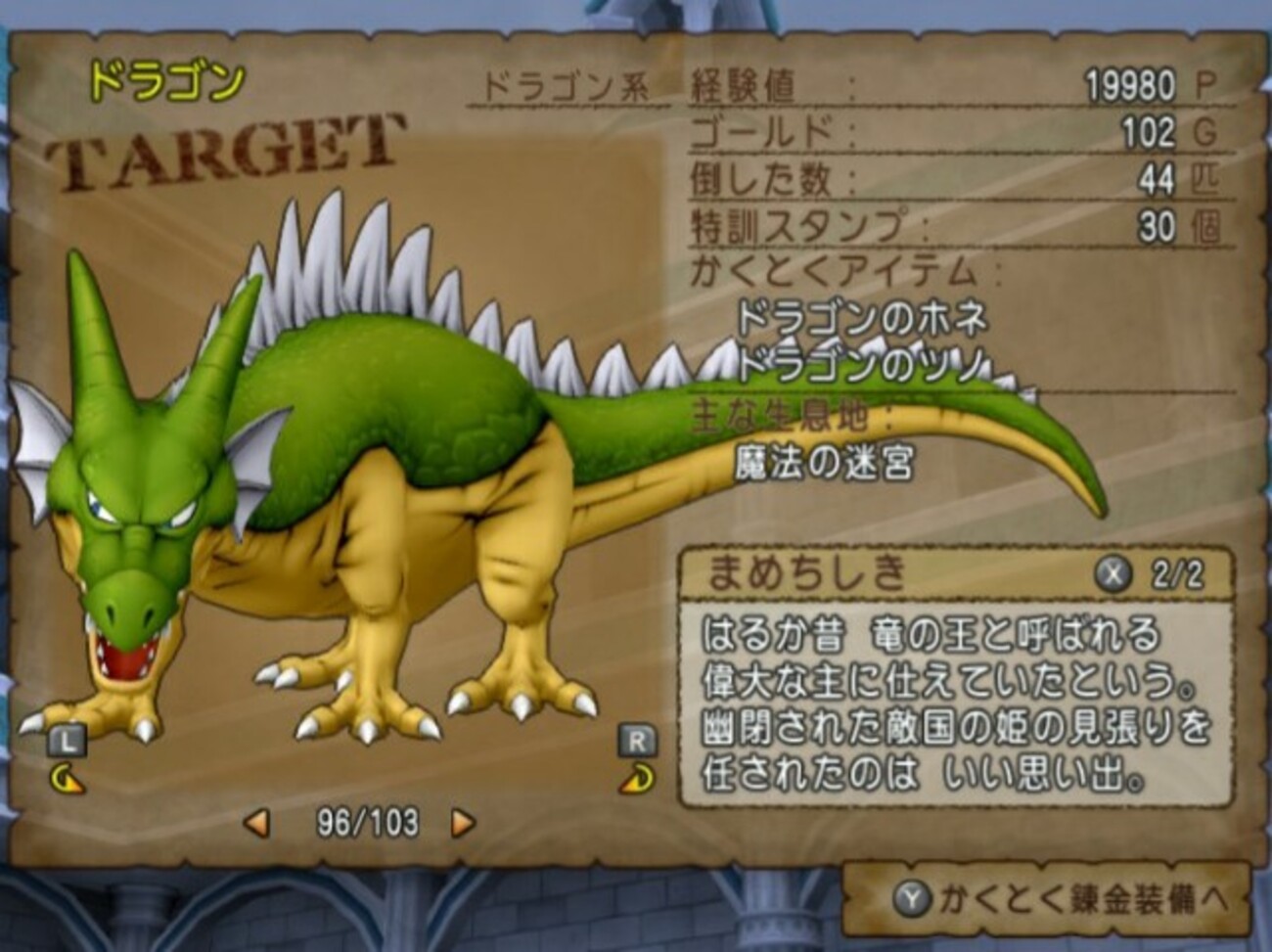Select the 魔法の迷宮 habitat entry
The height and width of the screenshot is (952, 1272).
(825, 462)
